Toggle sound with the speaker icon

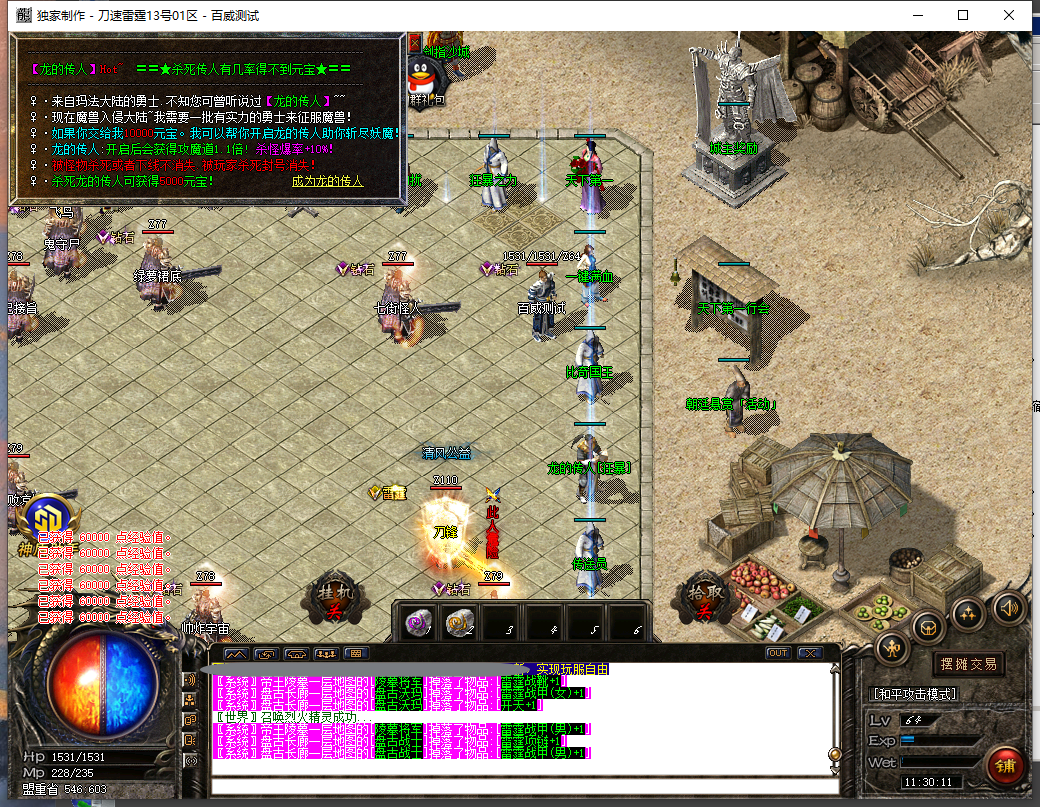(x=1007, y=607)
